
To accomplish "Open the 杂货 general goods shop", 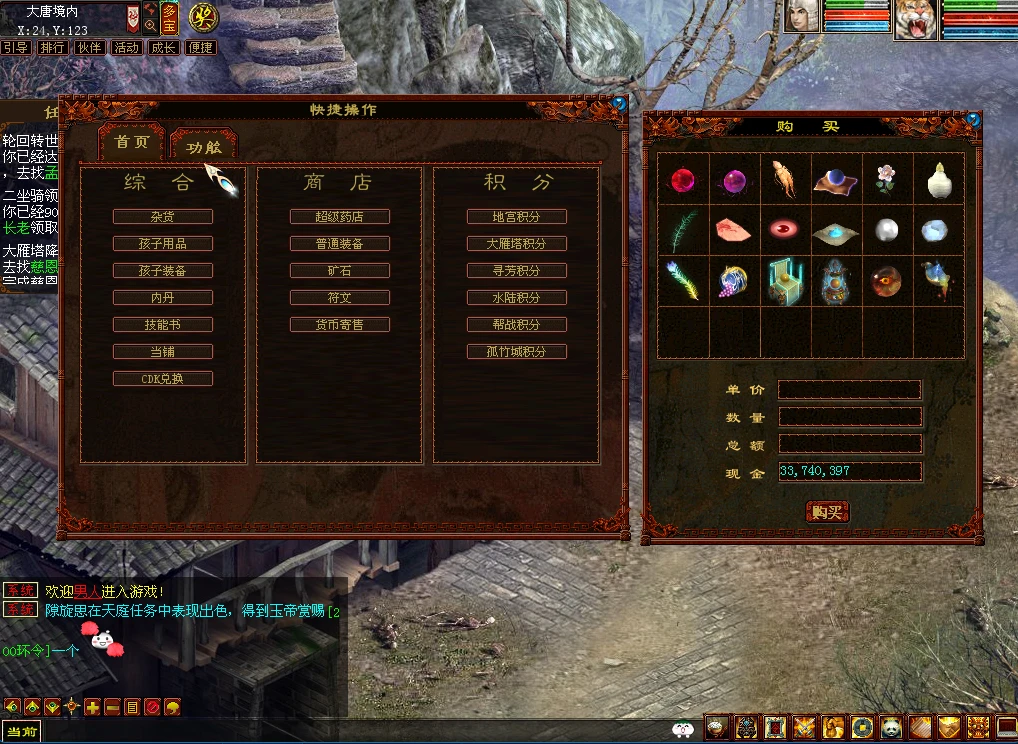I will [x=163, y=217].
